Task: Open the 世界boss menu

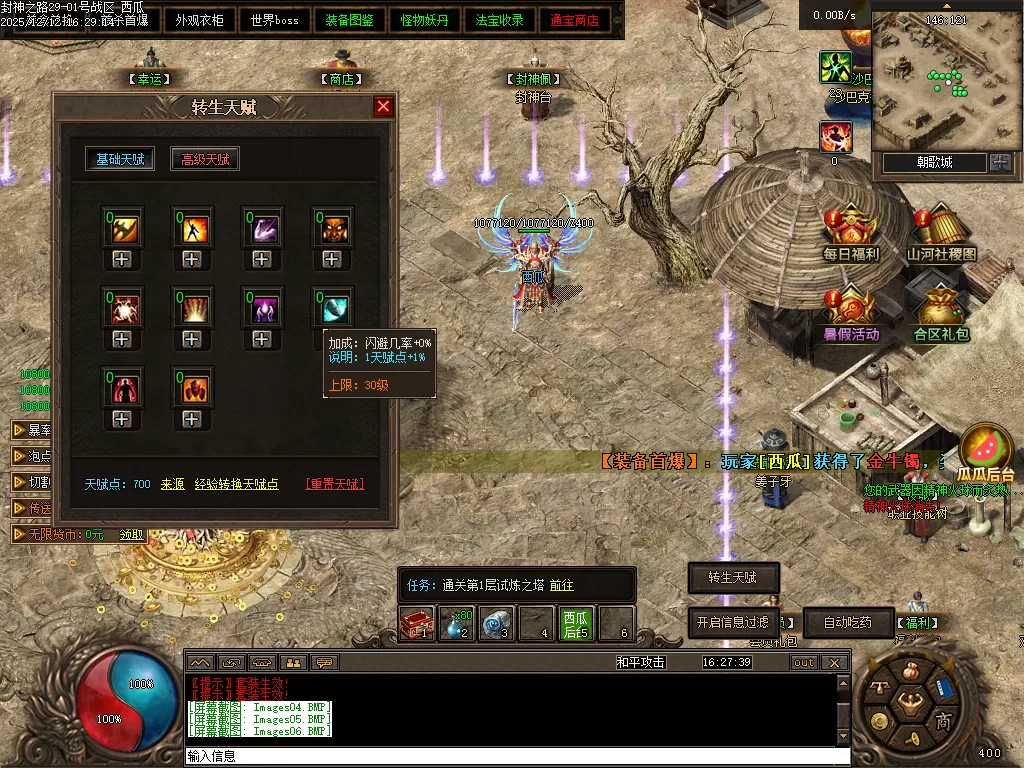Action: point(274,20)
